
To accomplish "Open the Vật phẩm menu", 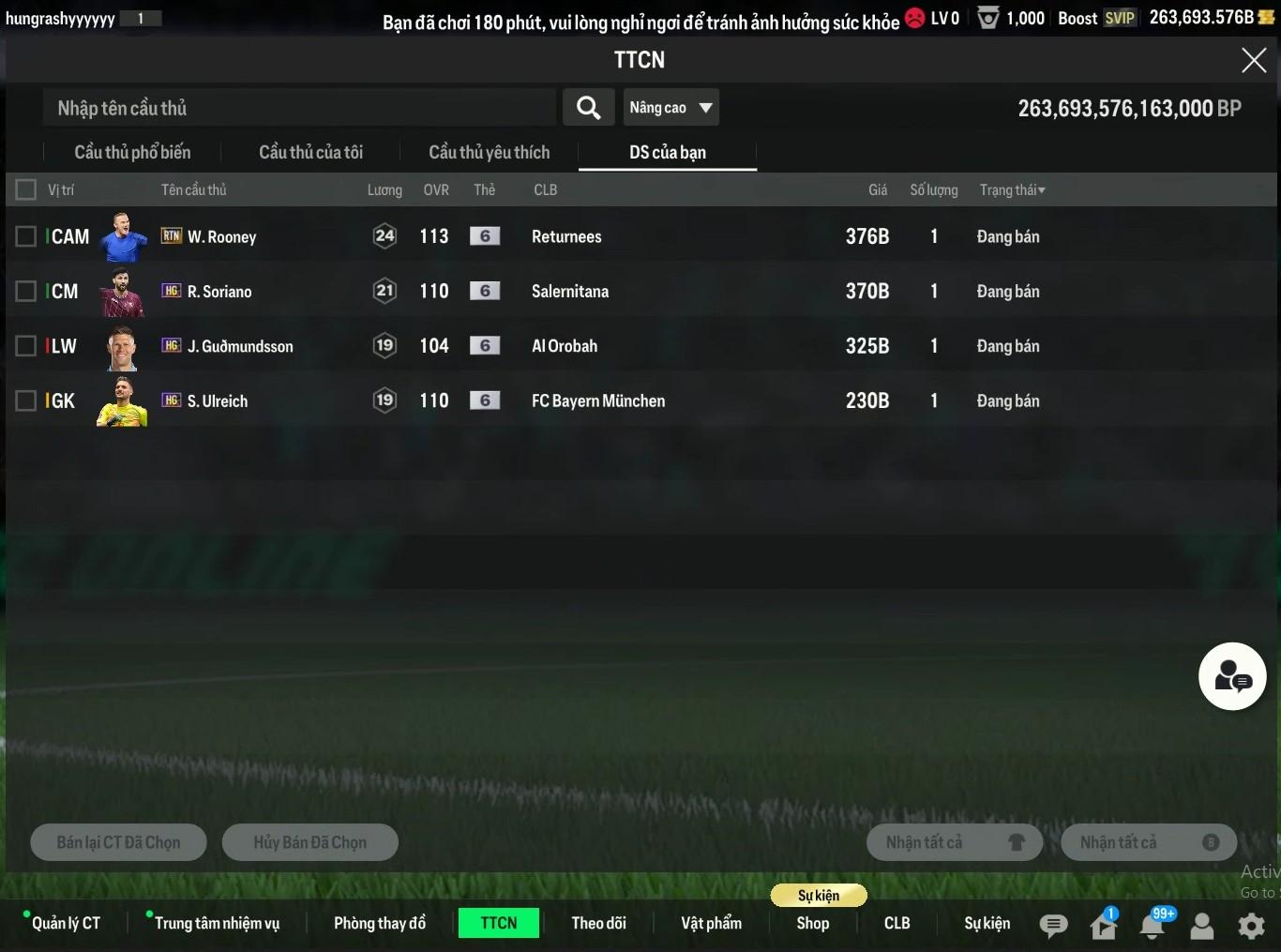I will pos(711,923).
